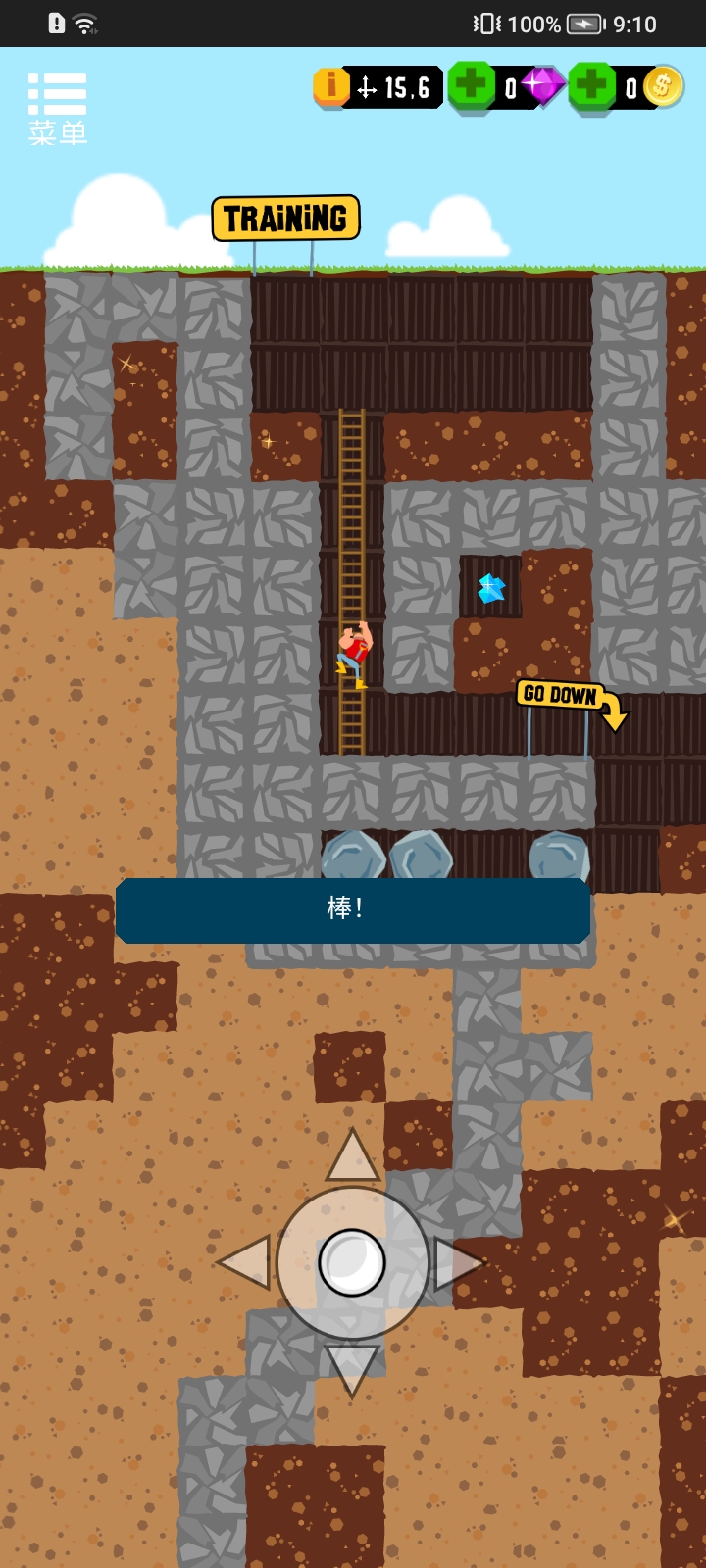Dismiss the 棒! message banner
Screen dimensions: 706x1568
click(353, 909)
